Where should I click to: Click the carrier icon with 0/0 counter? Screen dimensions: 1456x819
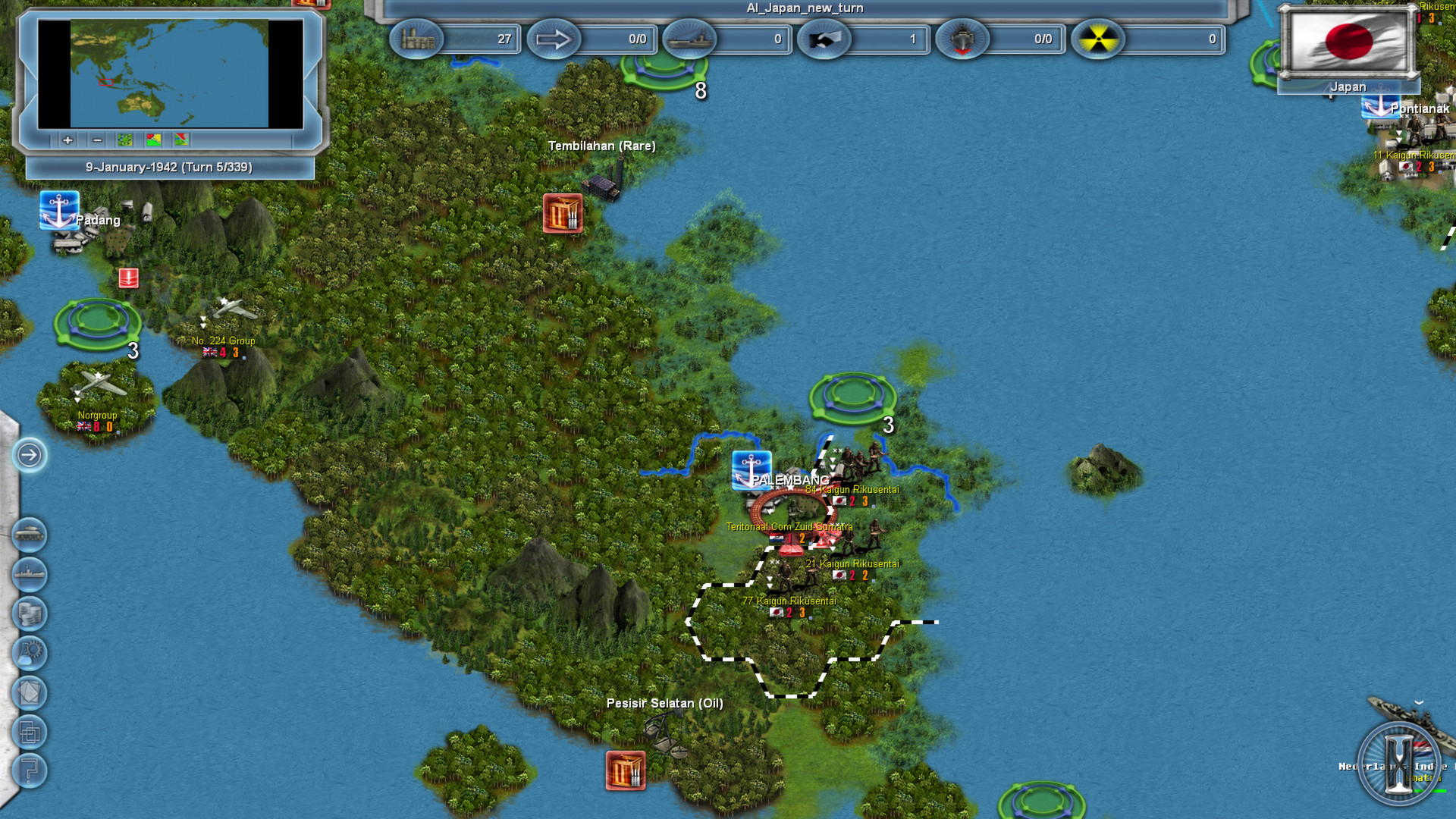pos(963,39)
